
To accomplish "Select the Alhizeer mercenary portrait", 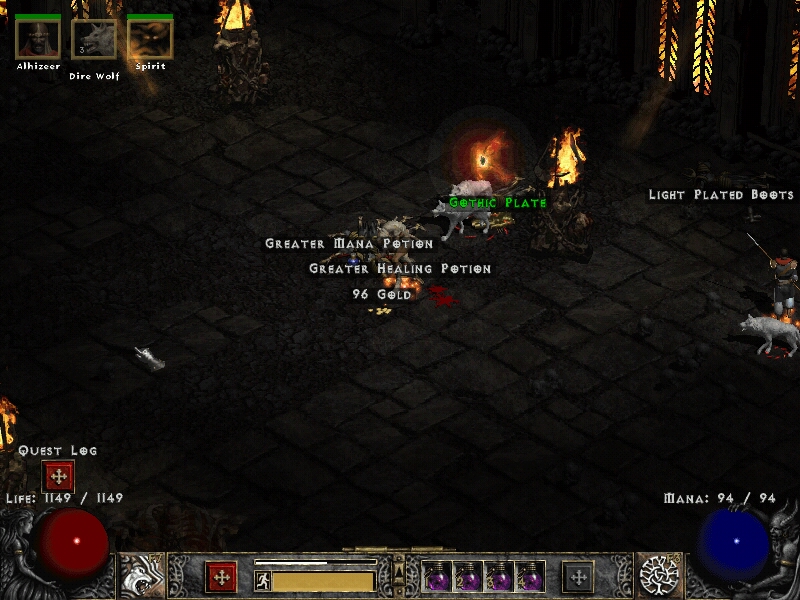I will 38,39.
